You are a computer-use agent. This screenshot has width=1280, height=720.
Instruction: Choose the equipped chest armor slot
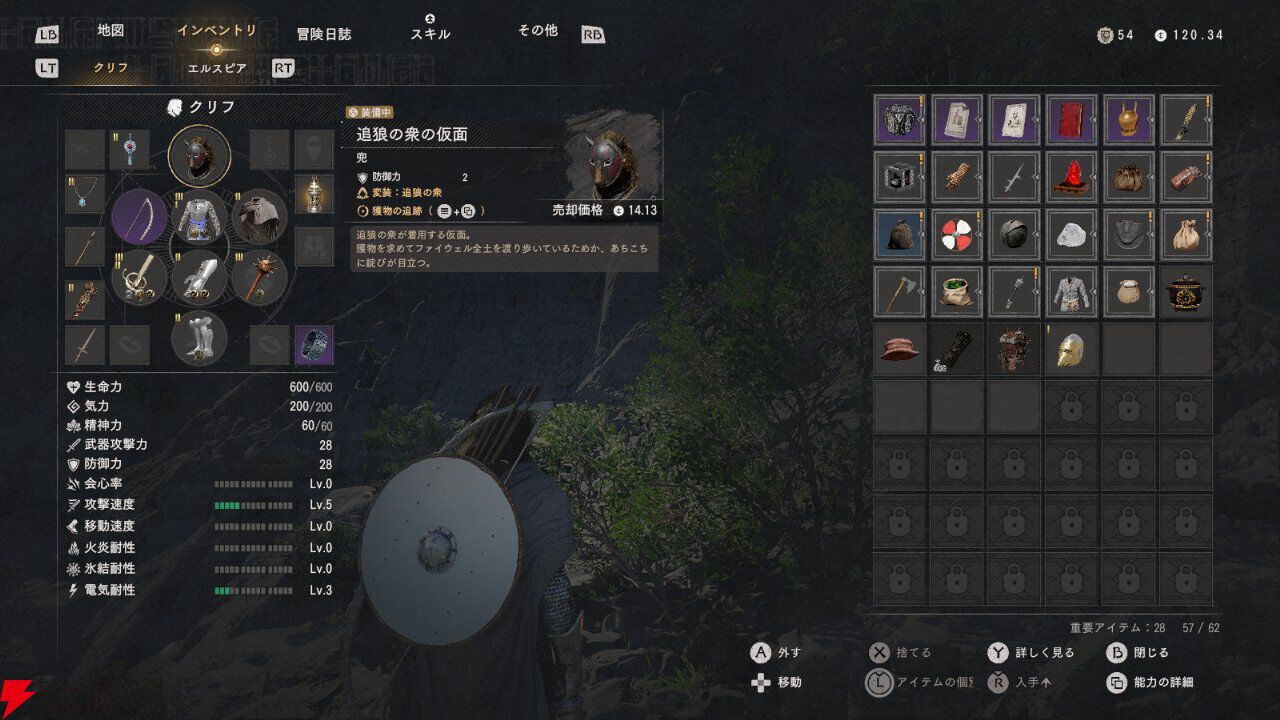pyautogui.click(x=200, y=217)
